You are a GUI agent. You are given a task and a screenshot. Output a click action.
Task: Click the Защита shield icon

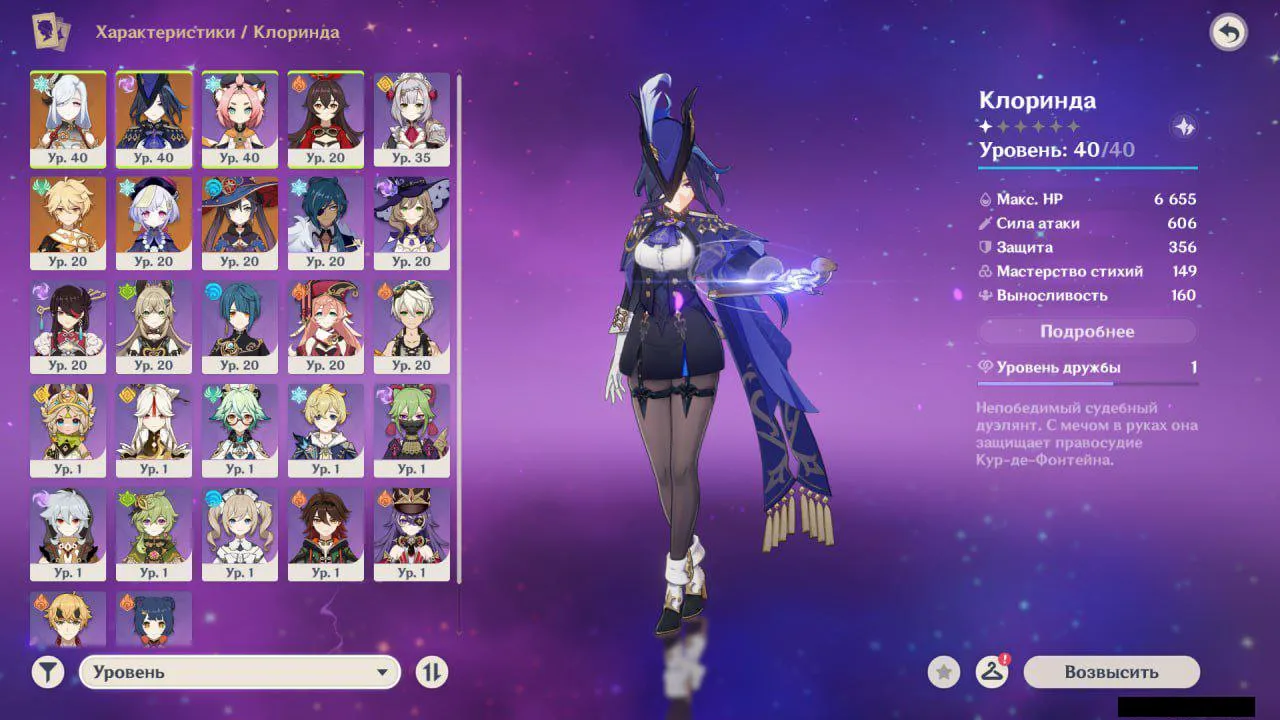pyautogui.click(x=984, y=247)
